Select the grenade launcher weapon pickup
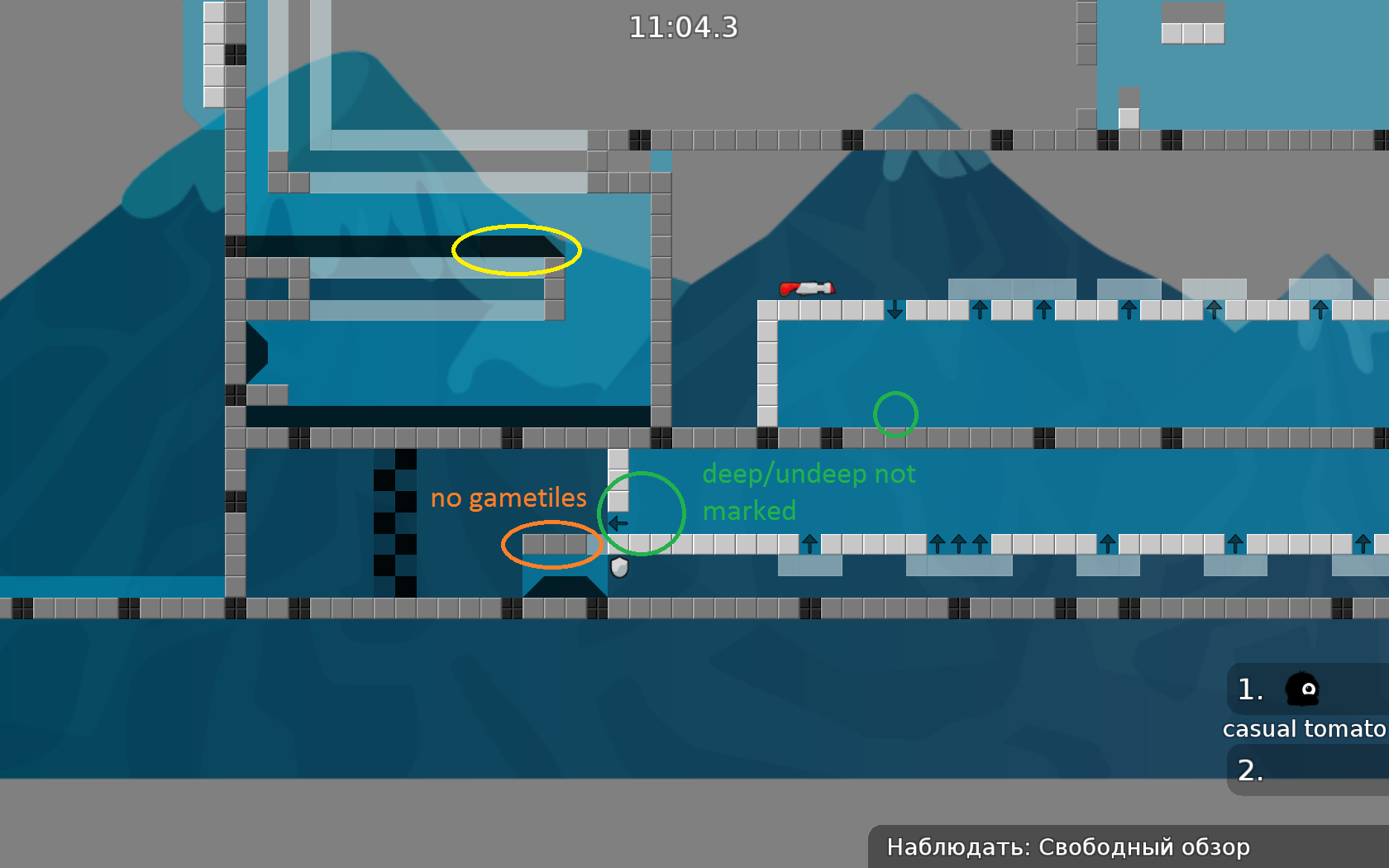The image size is (1389, 868). point(808,289)
